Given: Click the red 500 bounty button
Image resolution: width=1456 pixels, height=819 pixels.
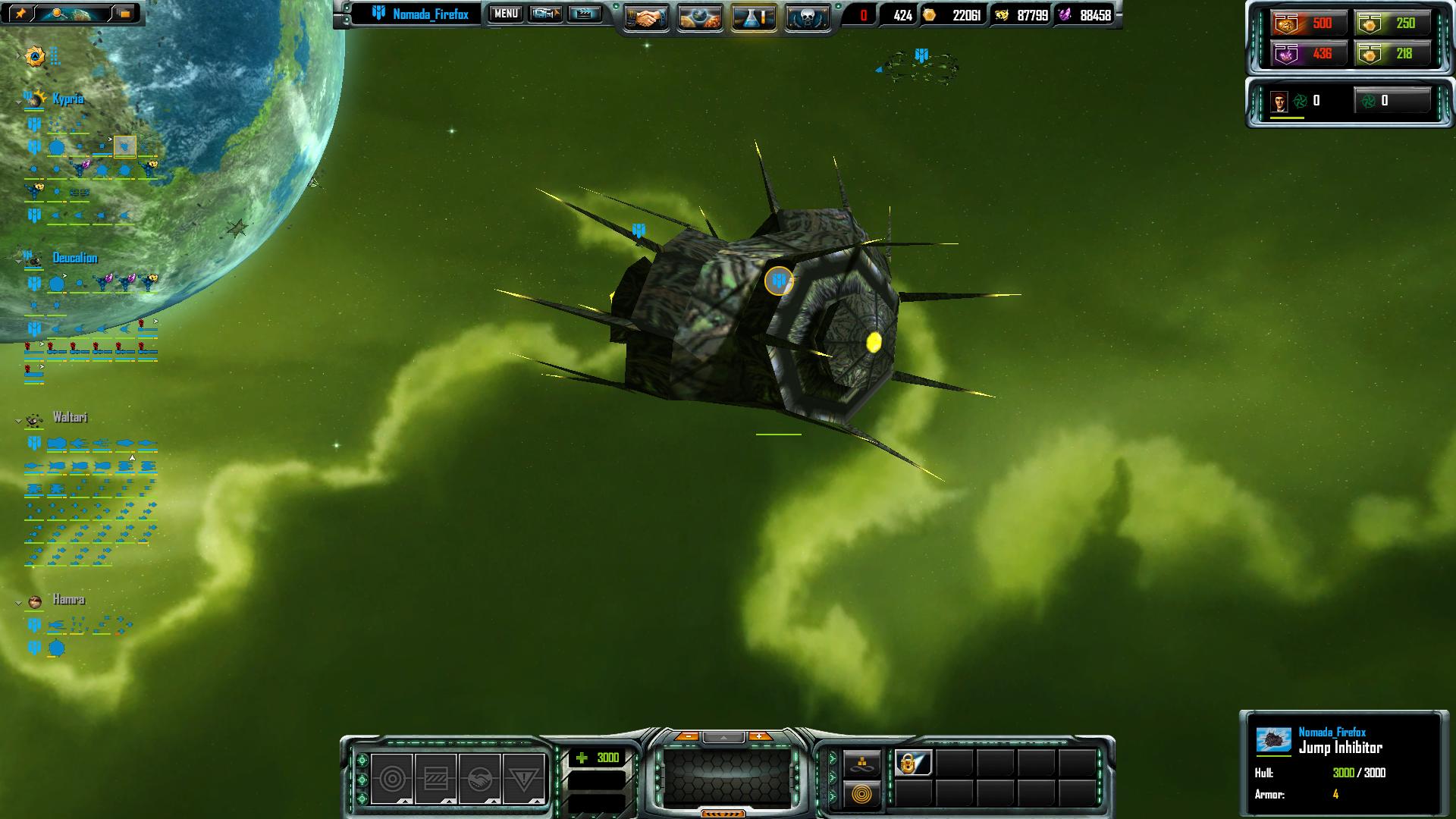Looking at the screenshot, I should click(1308, 24).
